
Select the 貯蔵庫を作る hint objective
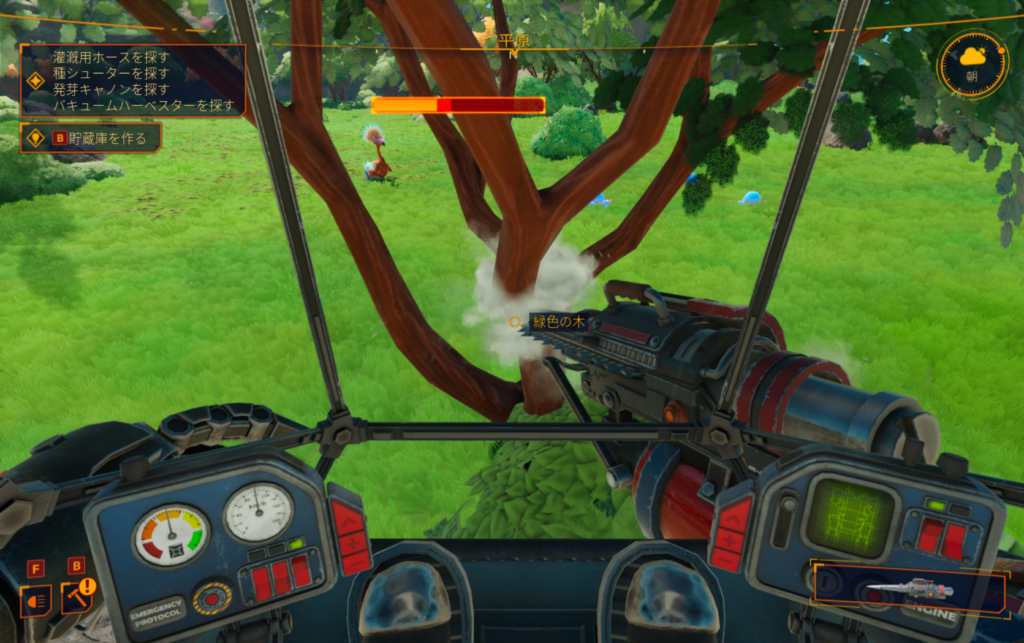click(91, 138)
